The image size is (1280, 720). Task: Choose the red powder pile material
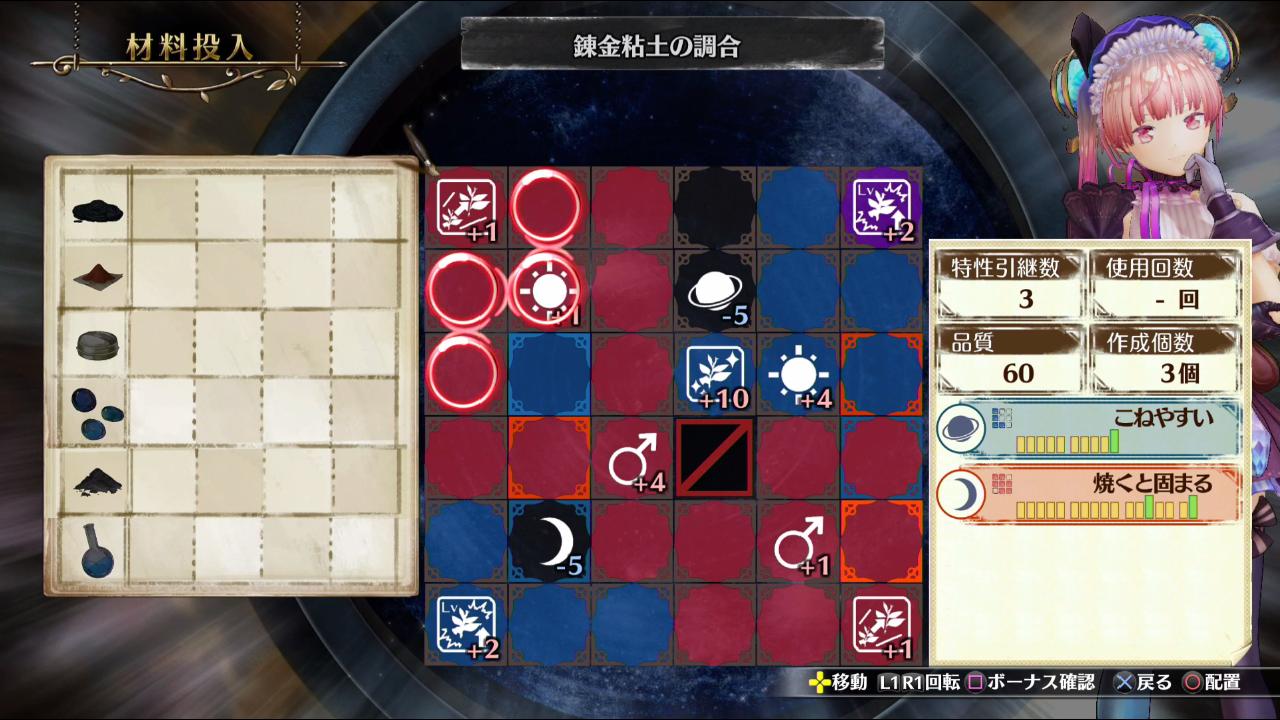(x=97, y=277)
